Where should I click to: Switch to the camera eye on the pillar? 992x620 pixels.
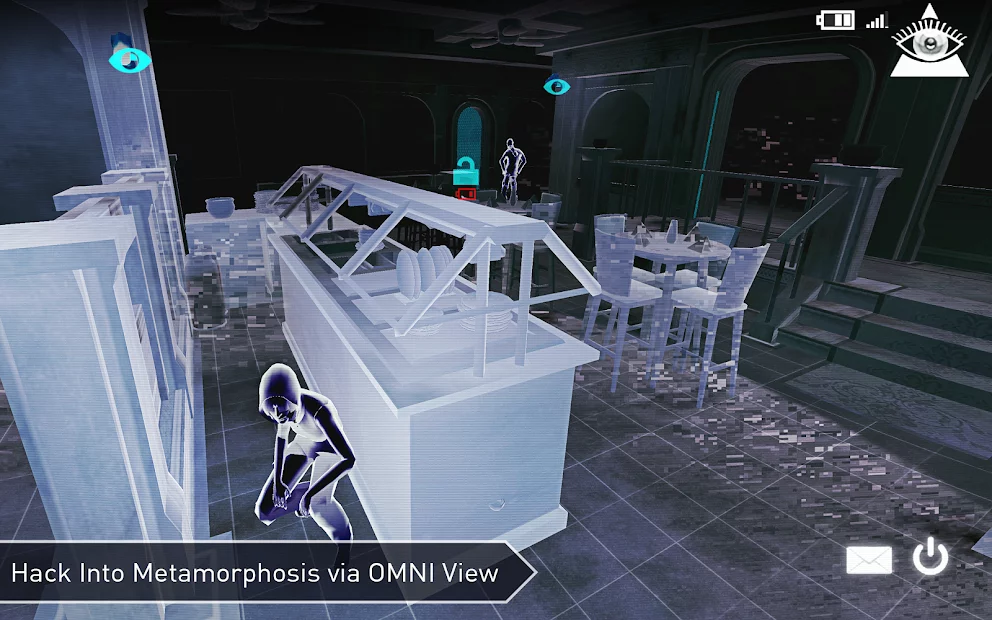click(x=127, y=60)
